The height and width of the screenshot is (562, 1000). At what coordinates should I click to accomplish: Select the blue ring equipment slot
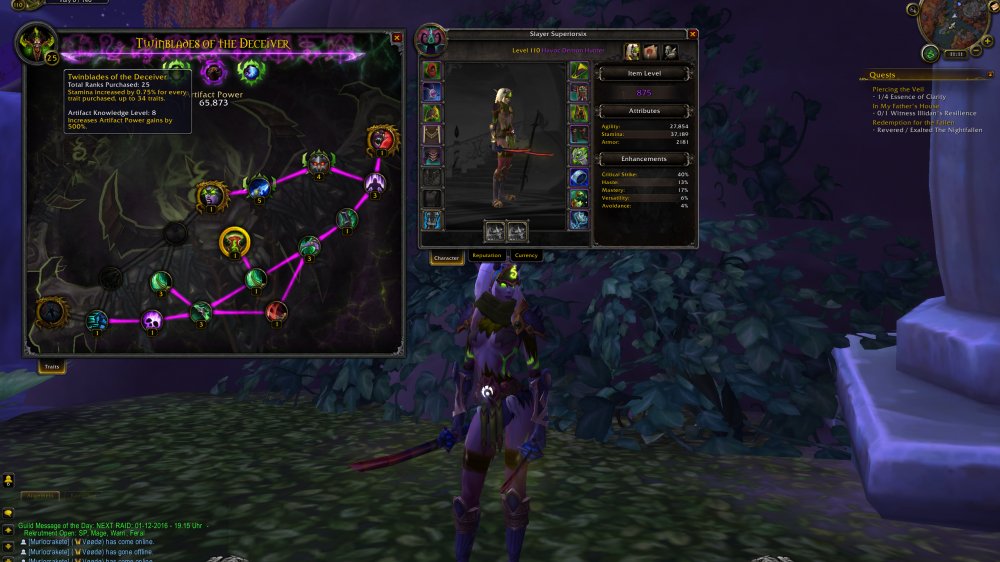579,177
